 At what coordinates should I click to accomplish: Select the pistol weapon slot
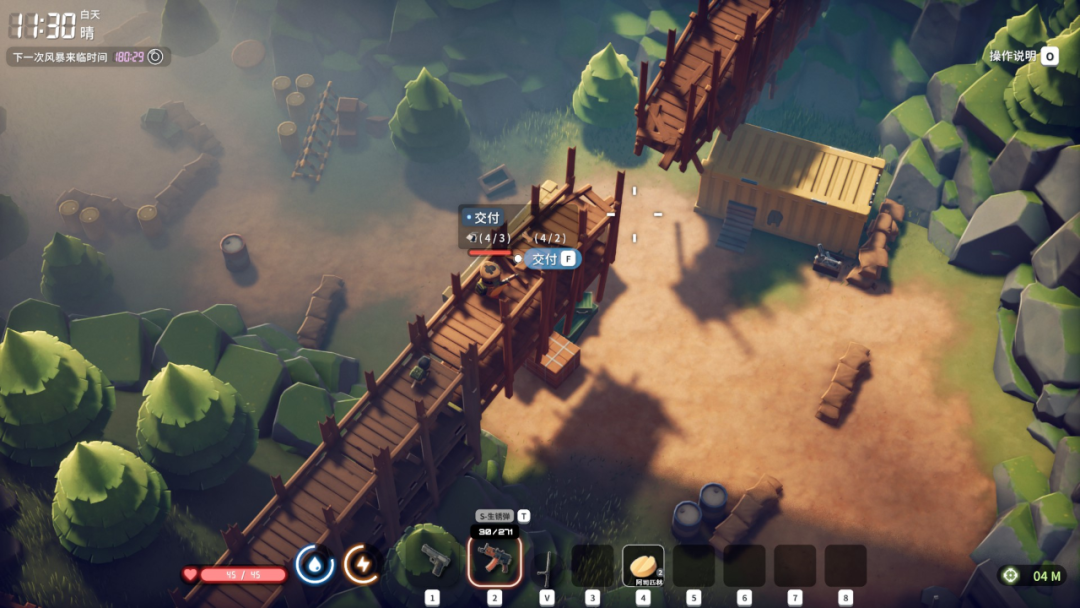[x=434, y=562]
